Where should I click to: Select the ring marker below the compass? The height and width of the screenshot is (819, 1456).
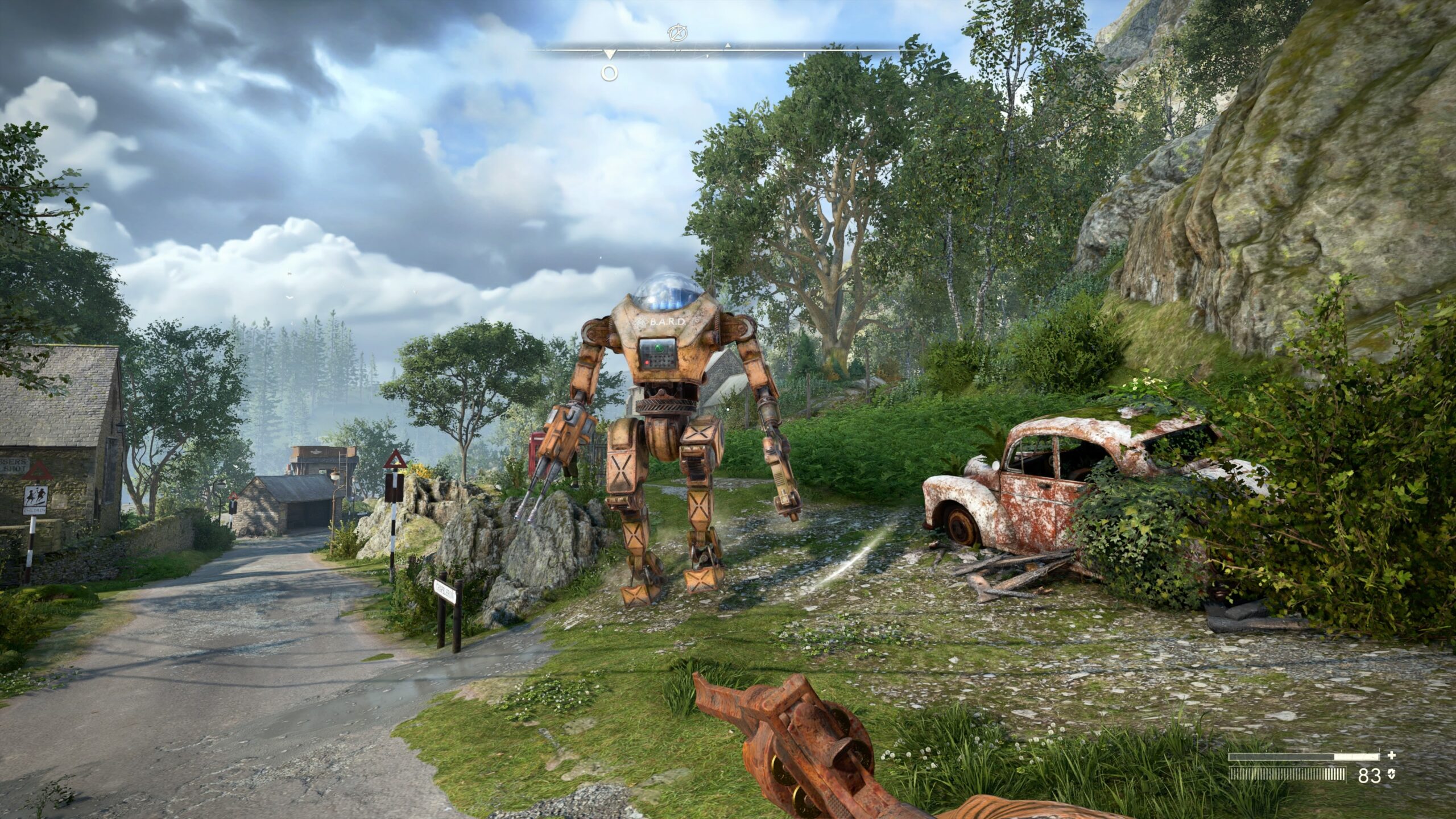610,73
